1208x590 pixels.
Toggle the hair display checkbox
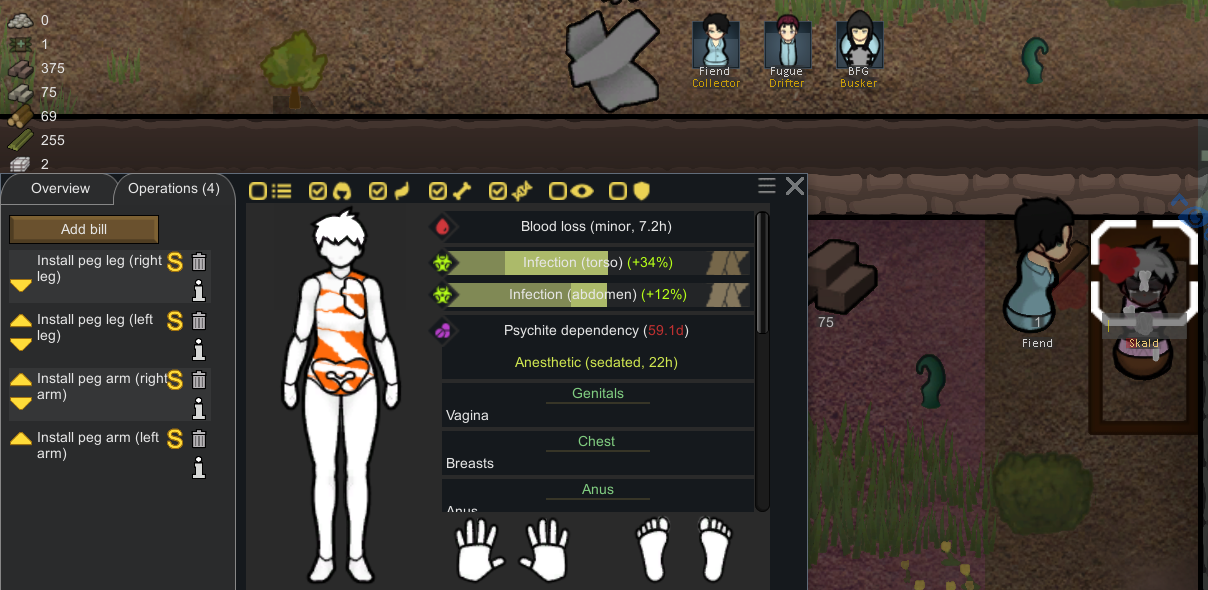point(318,191)
